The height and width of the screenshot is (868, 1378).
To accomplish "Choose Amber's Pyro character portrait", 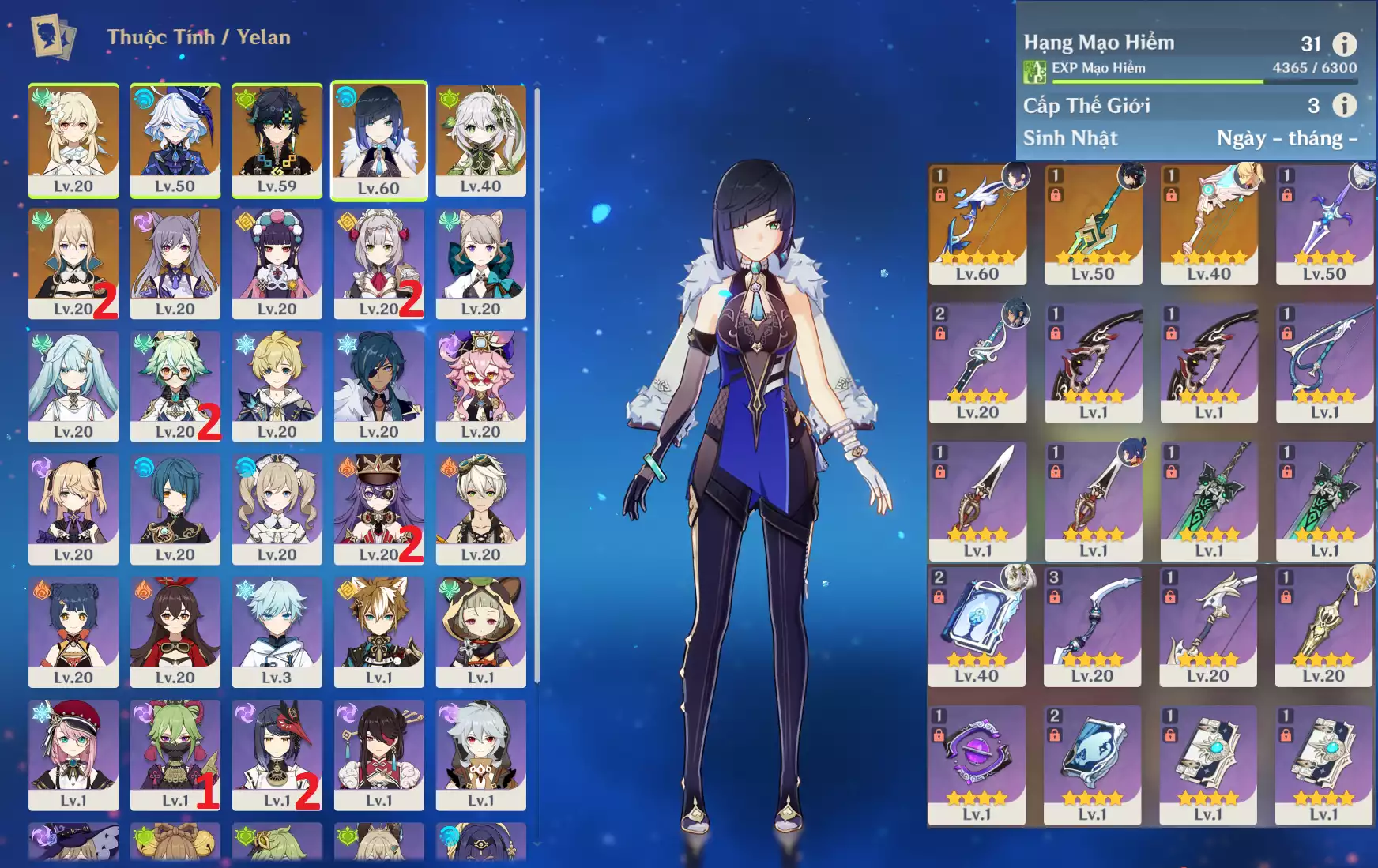I will (x=175, y=631).
